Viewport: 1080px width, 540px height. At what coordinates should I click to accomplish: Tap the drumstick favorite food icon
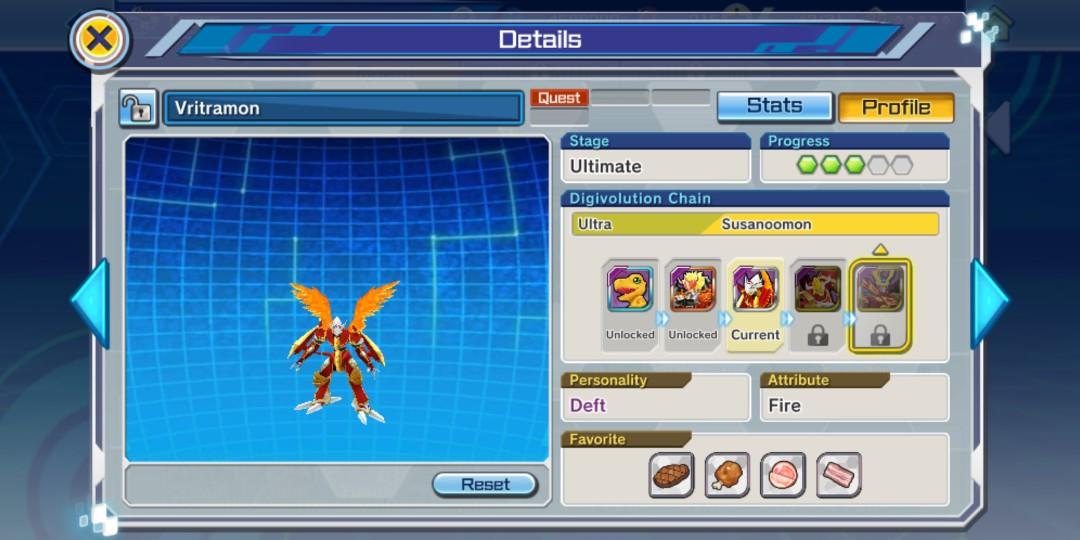pyautogui.click(x=727, y=475)
